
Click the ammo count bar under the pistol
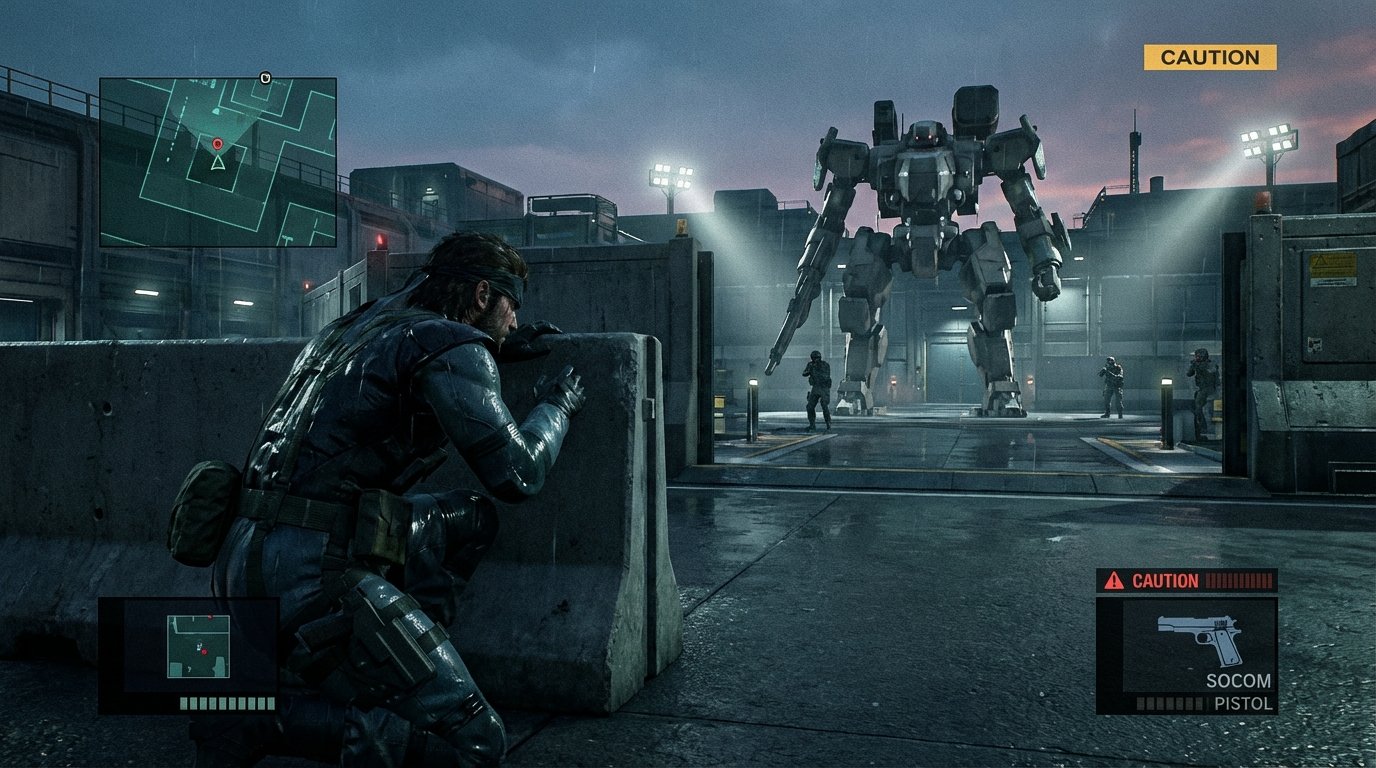[1169, 704]
